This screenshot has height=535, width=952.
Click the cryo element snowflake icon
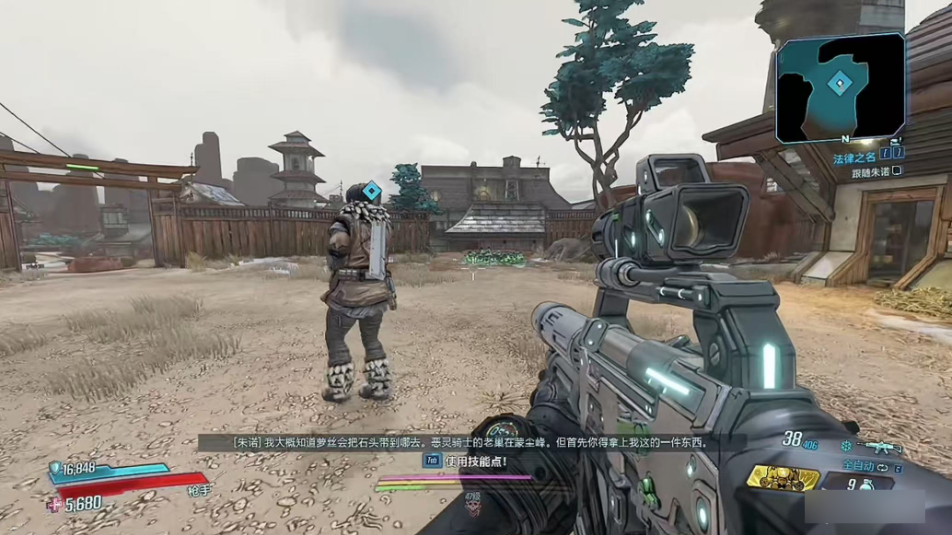point(847,446)
